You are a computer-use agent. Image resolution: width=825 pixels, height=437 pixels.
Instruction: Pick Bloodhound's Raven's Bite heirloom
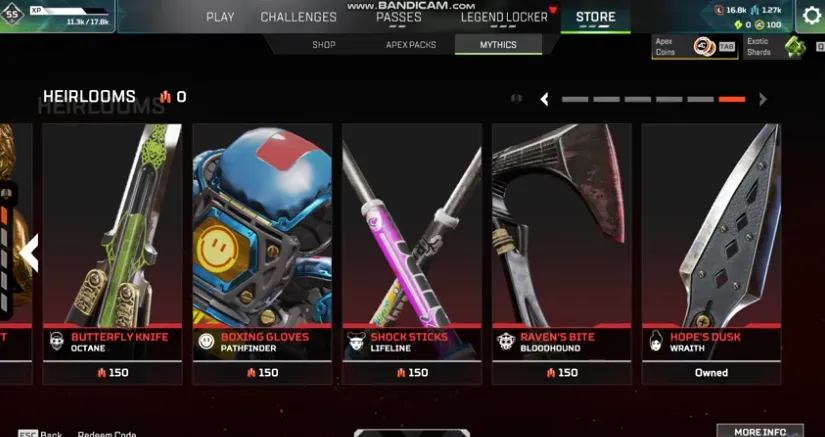click(561, 250)
